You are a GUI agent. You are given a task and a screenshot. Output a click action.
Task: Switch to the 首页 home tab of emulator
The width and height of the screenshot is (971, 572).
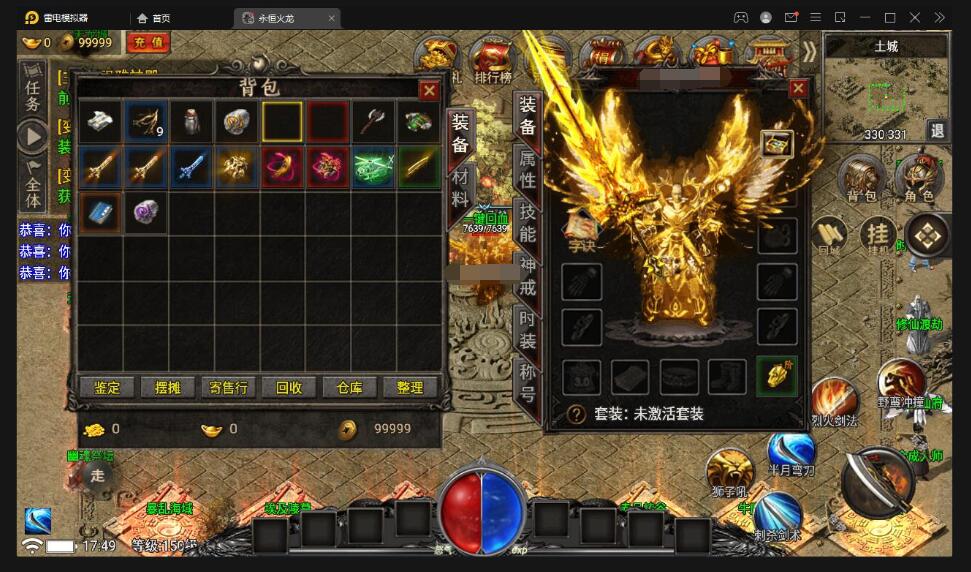point(154,18)
